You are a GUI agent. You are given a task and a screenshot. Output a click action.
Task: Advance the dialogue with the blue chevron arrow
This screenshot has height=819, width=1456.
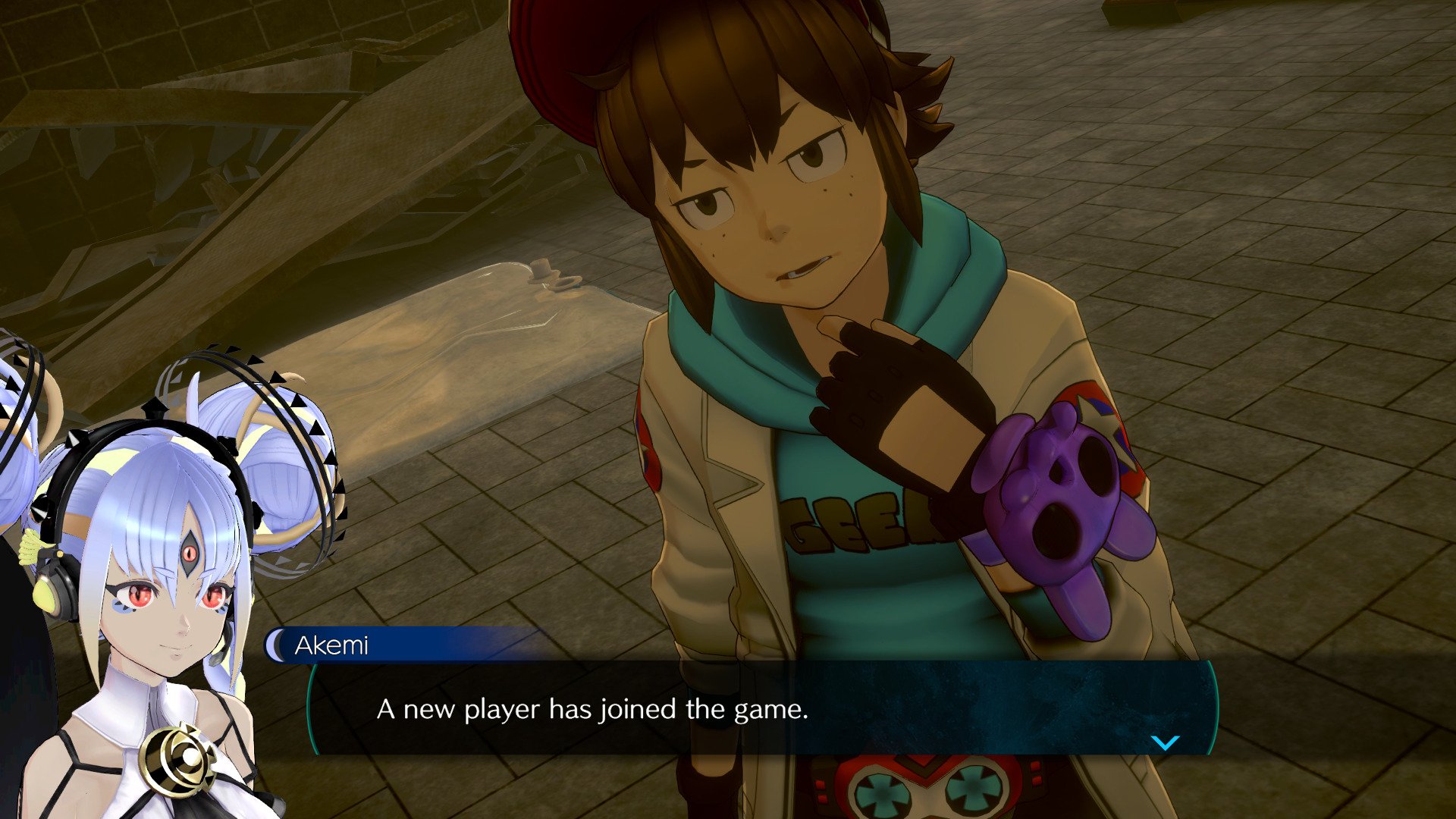click(1166, 745)
